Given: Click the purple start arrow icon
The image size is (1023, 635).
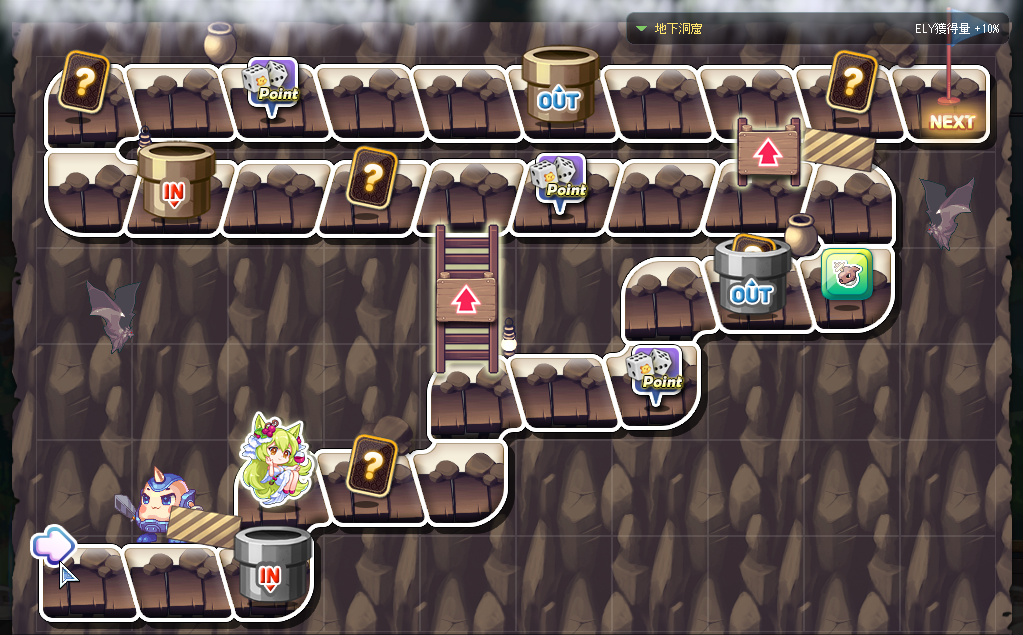Looking at the screenshot, I should click(x=52, y=545).
